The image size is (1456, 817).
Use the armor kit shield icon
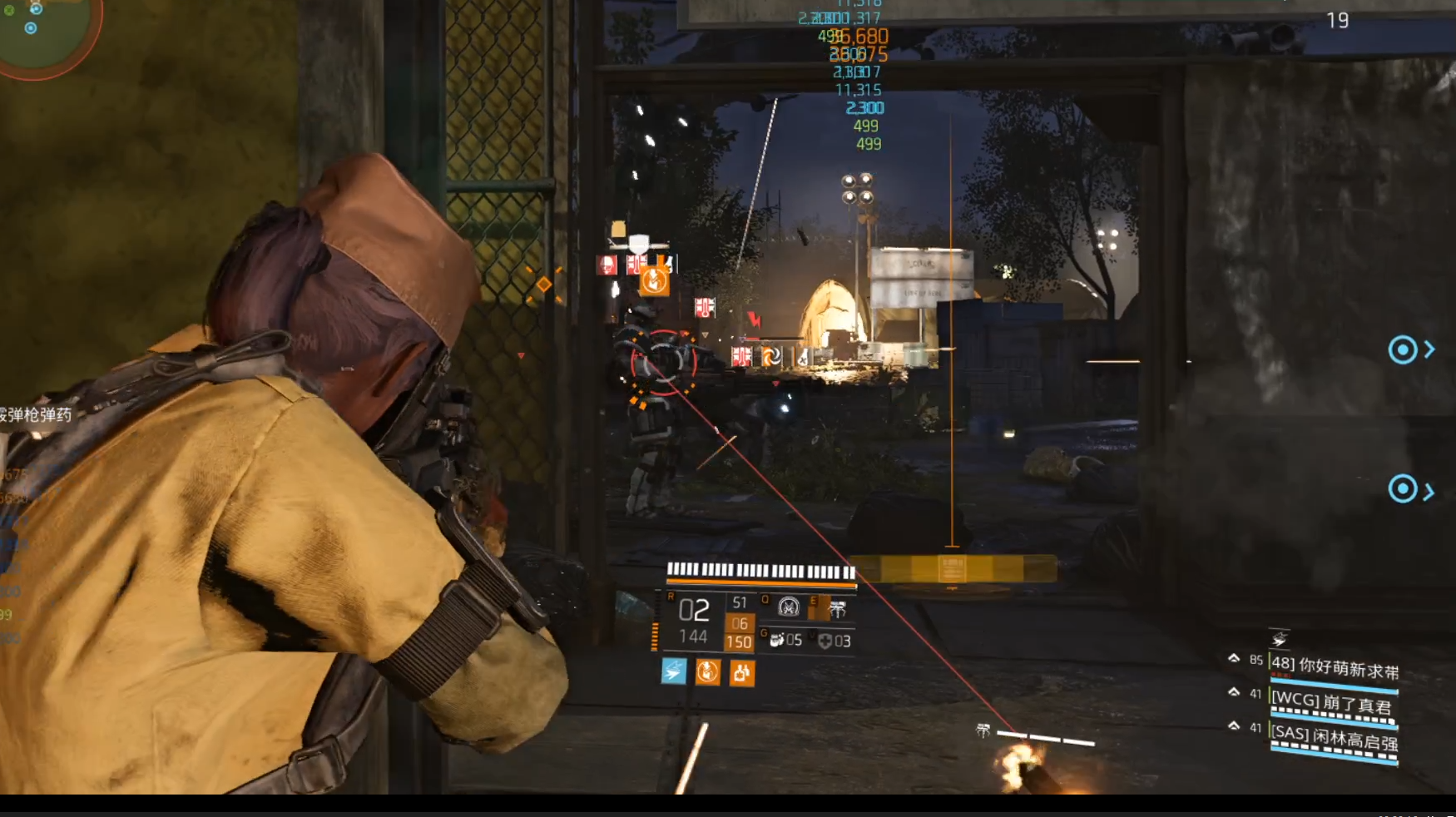point(825,641)
